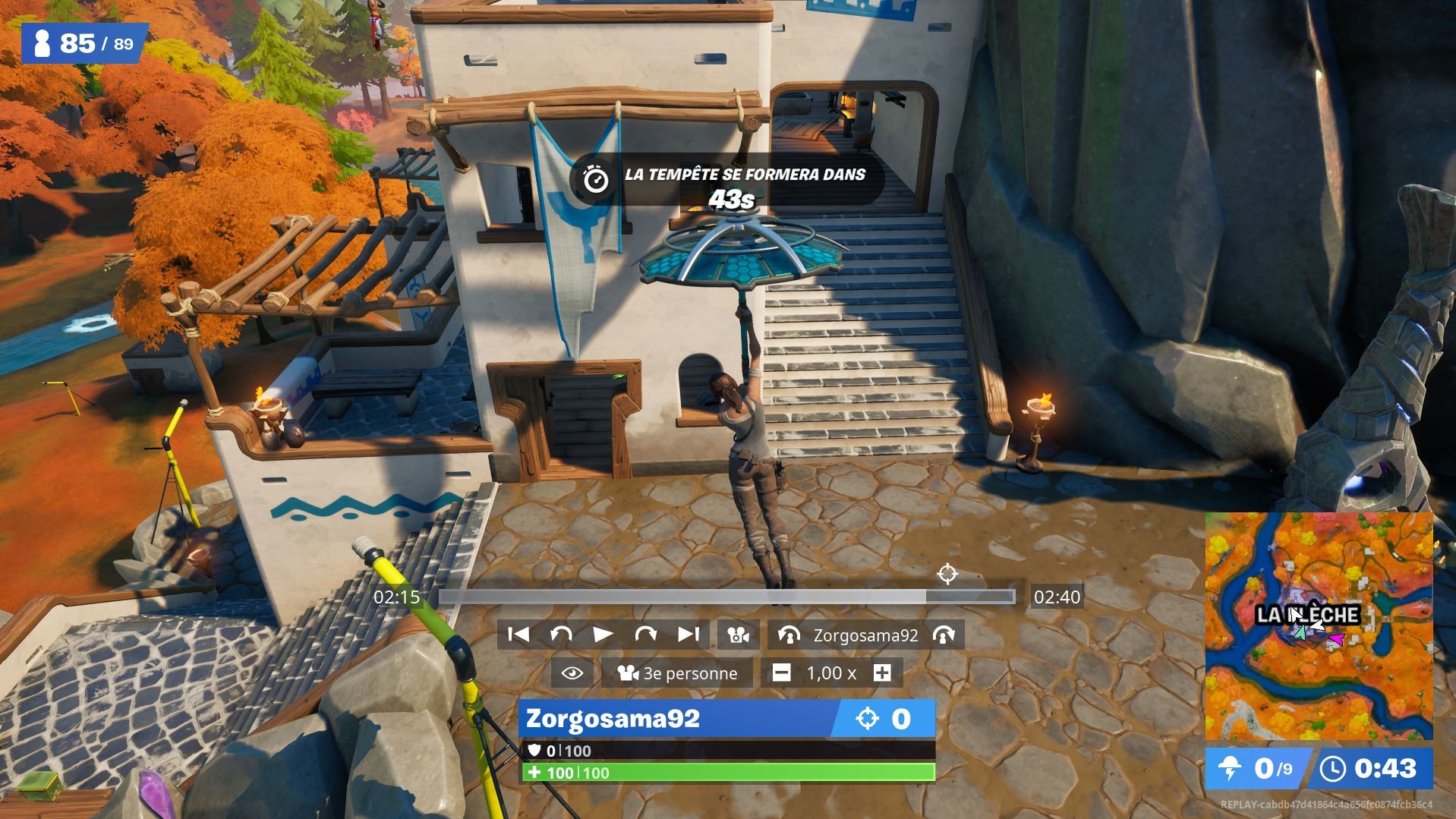Skip to the beginning of the replay
1456x819 pixels.
(x=518, y=635)
